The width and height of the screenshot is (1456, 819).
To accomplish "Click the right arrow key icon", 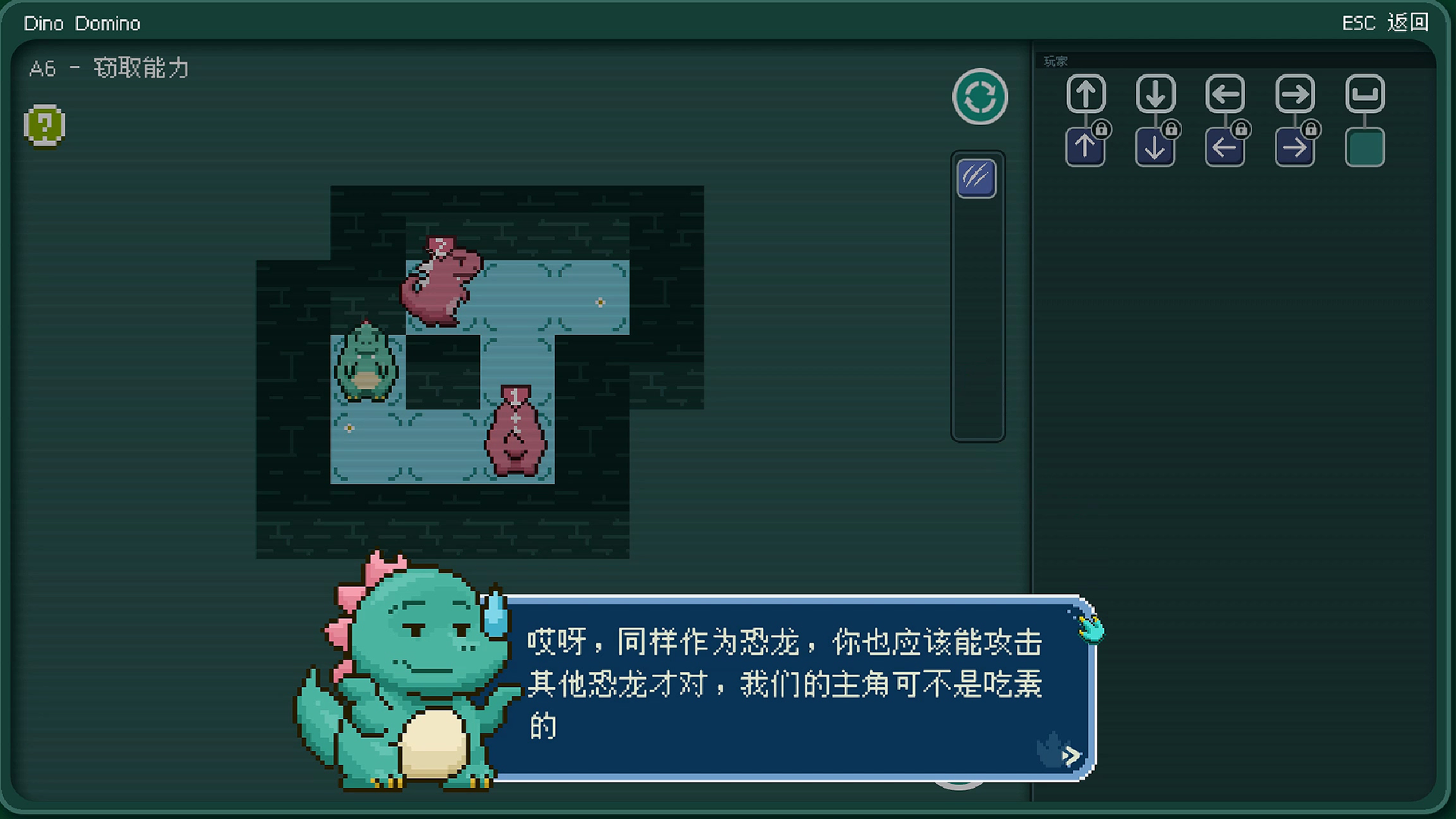I will (x=1295, y=93).
